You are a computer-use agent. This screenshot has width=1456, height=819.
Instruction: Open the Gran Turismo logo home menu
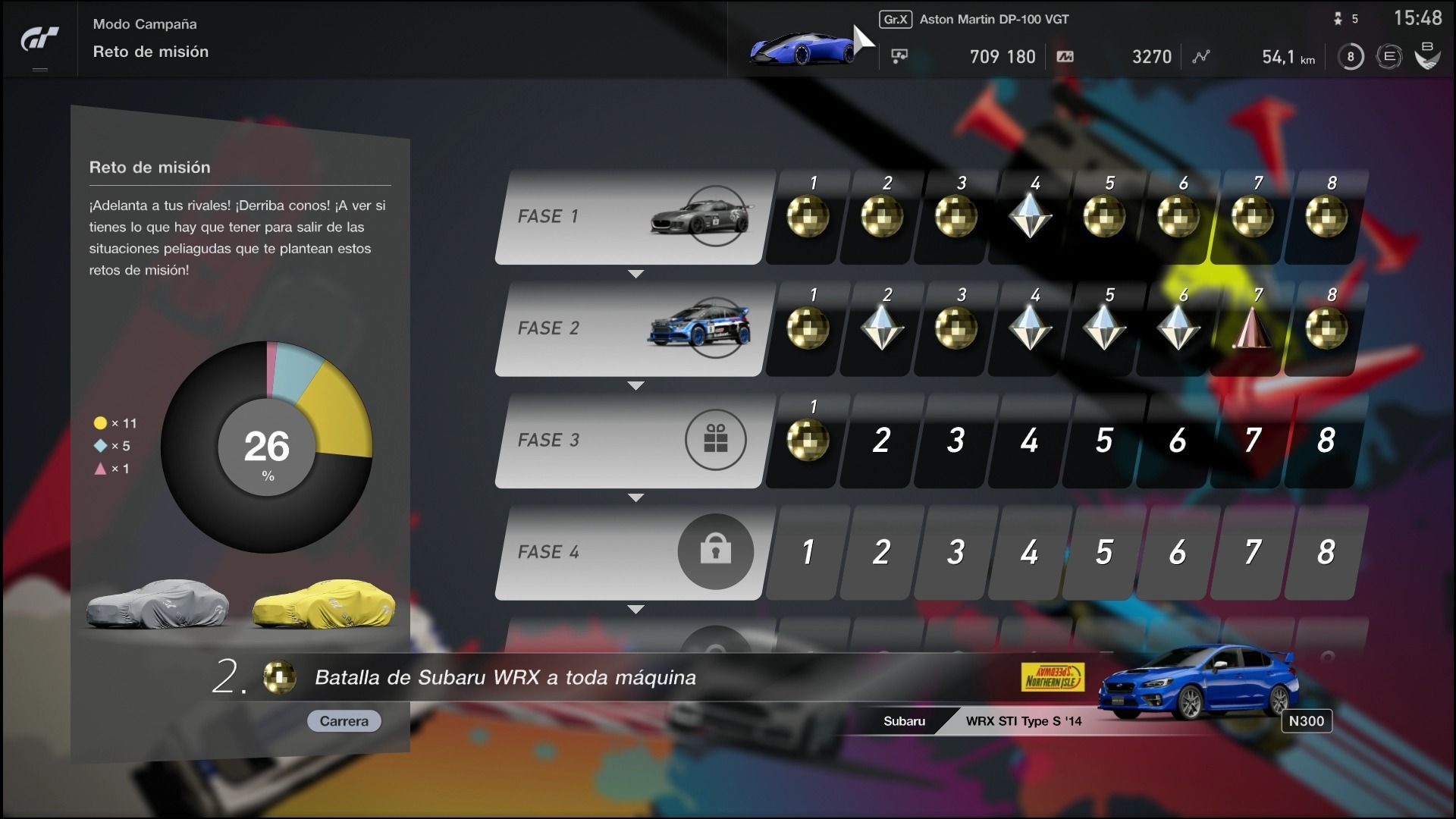(39, 39)
